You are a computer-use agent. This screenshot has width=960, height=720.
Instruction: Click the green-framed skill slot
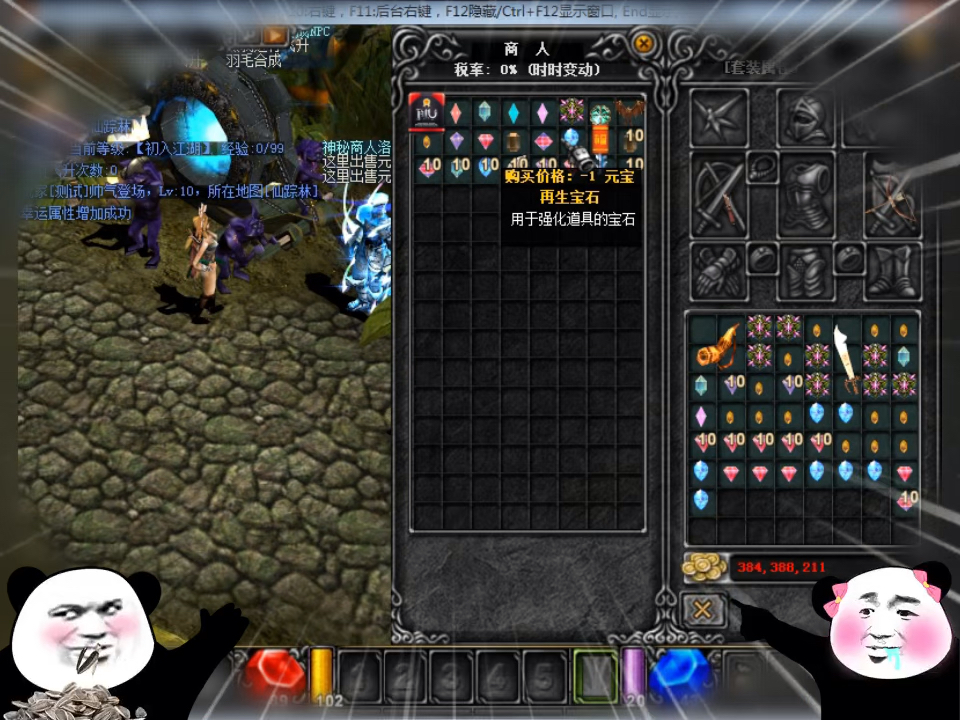pos(596,674)
